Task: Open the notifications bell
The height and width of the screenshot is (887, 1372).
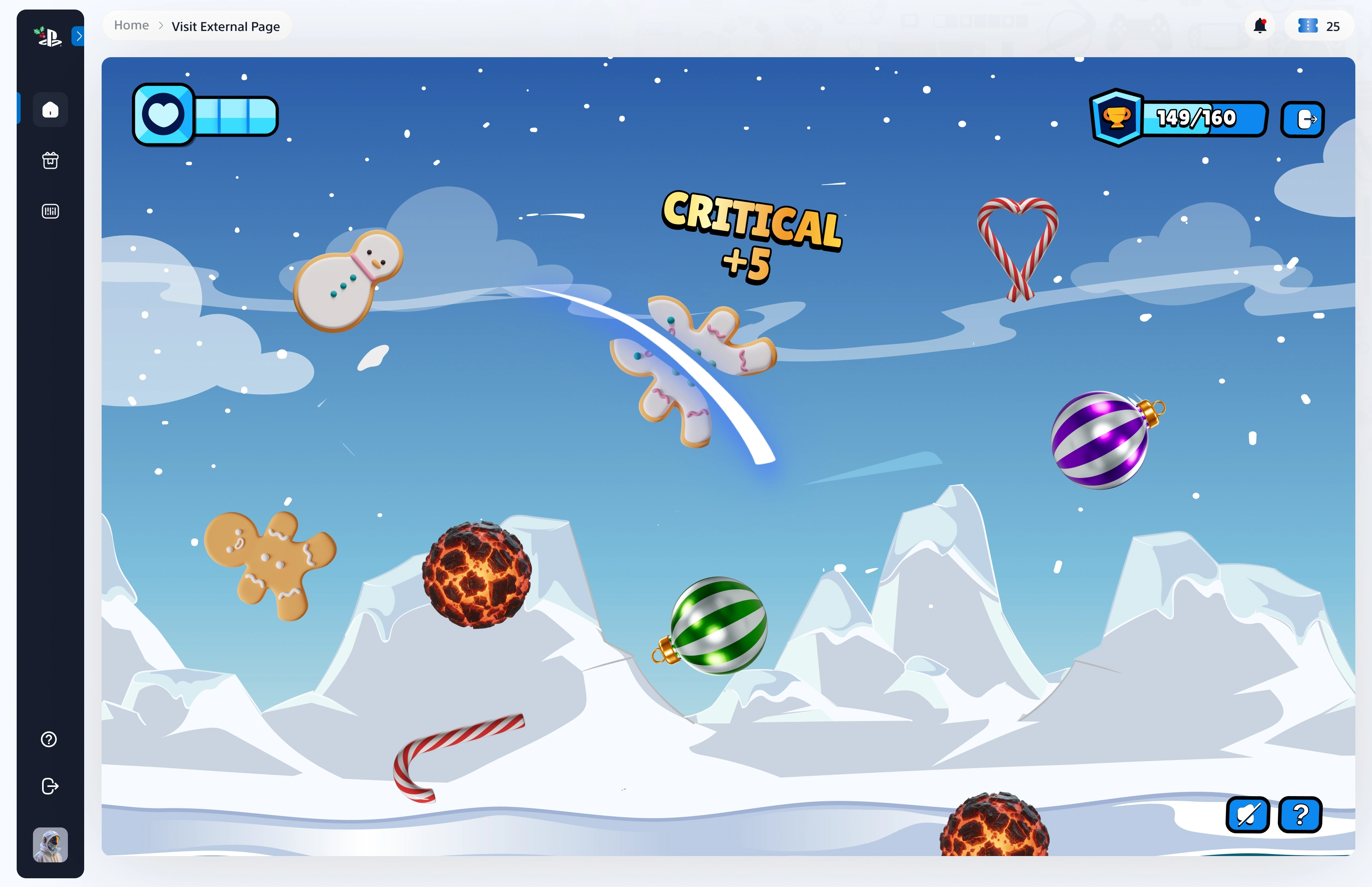Action: pyautogui.click(x=1260, y=26)
